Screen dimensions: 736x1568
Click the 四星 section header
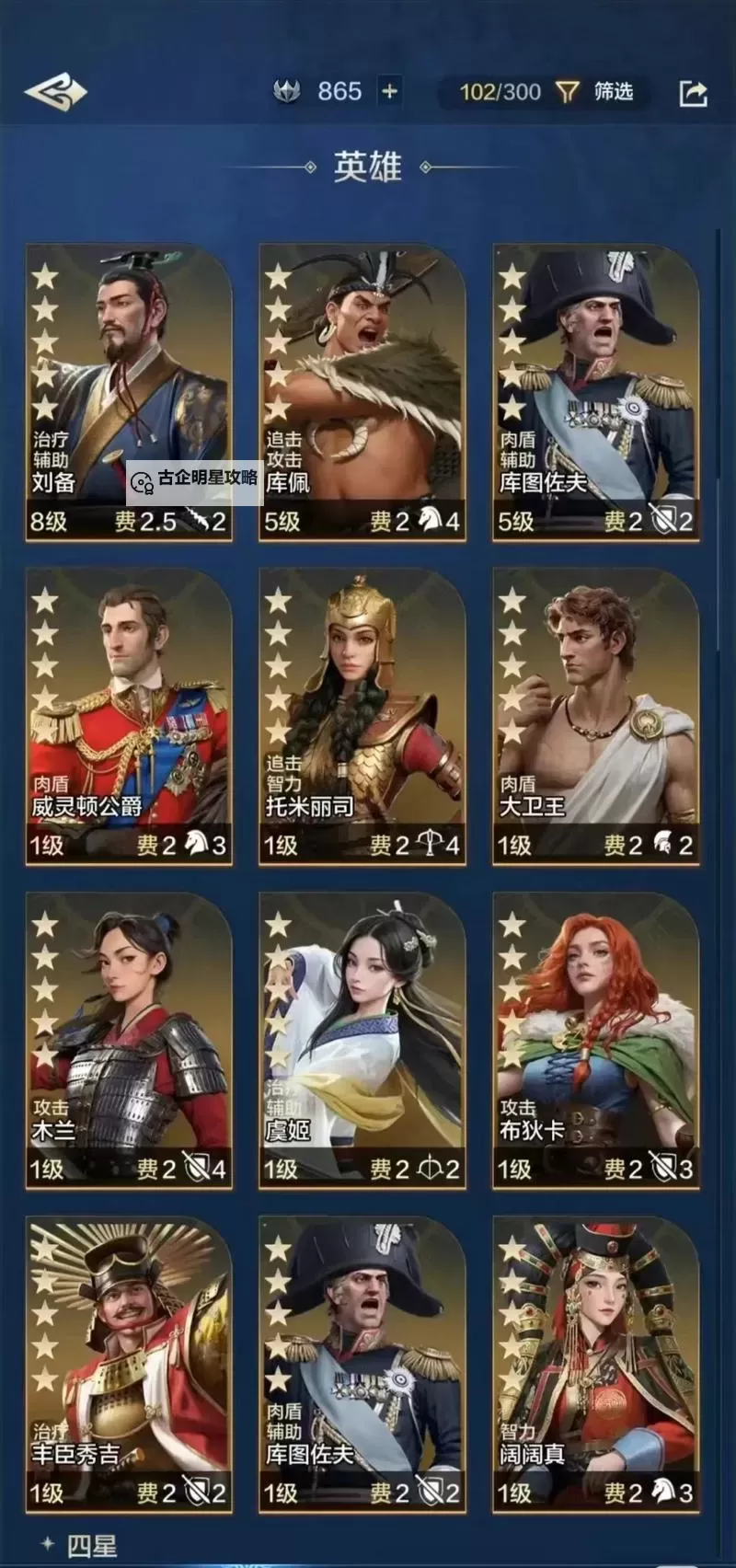coord(91,1545)
